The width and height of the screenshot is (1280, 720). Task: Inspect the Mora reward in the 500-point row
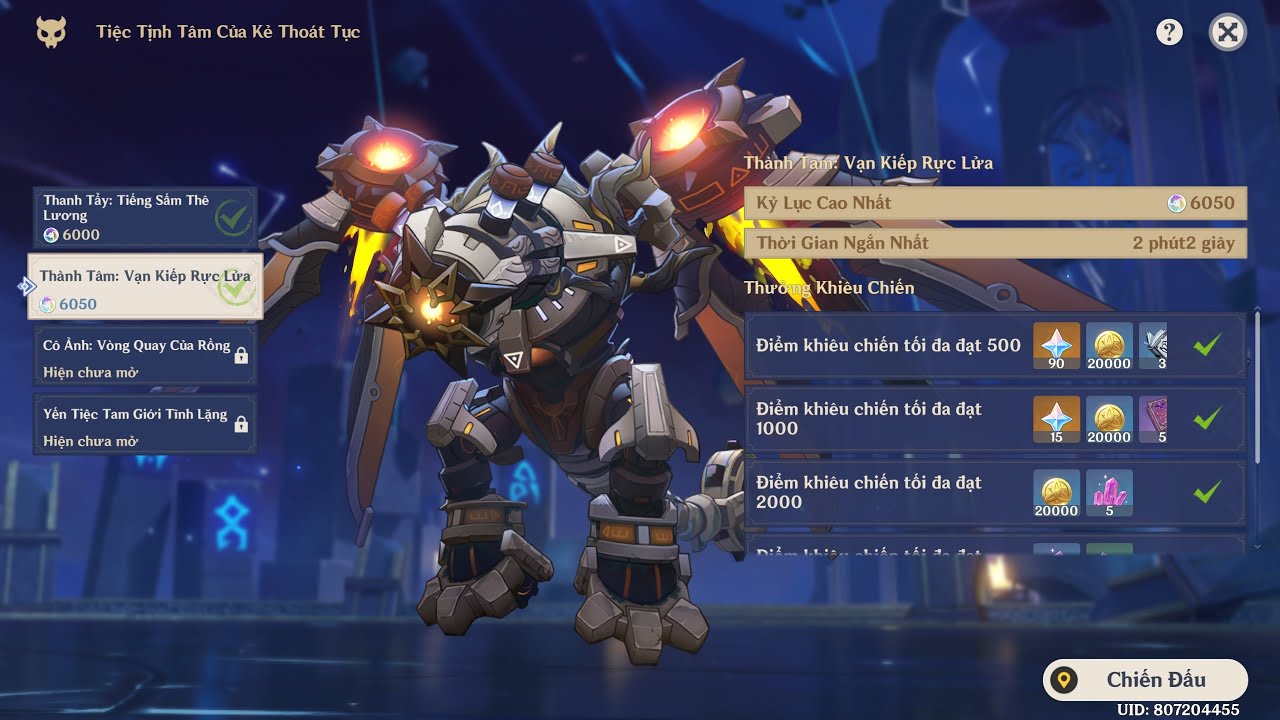click(x=1109, y=346)
